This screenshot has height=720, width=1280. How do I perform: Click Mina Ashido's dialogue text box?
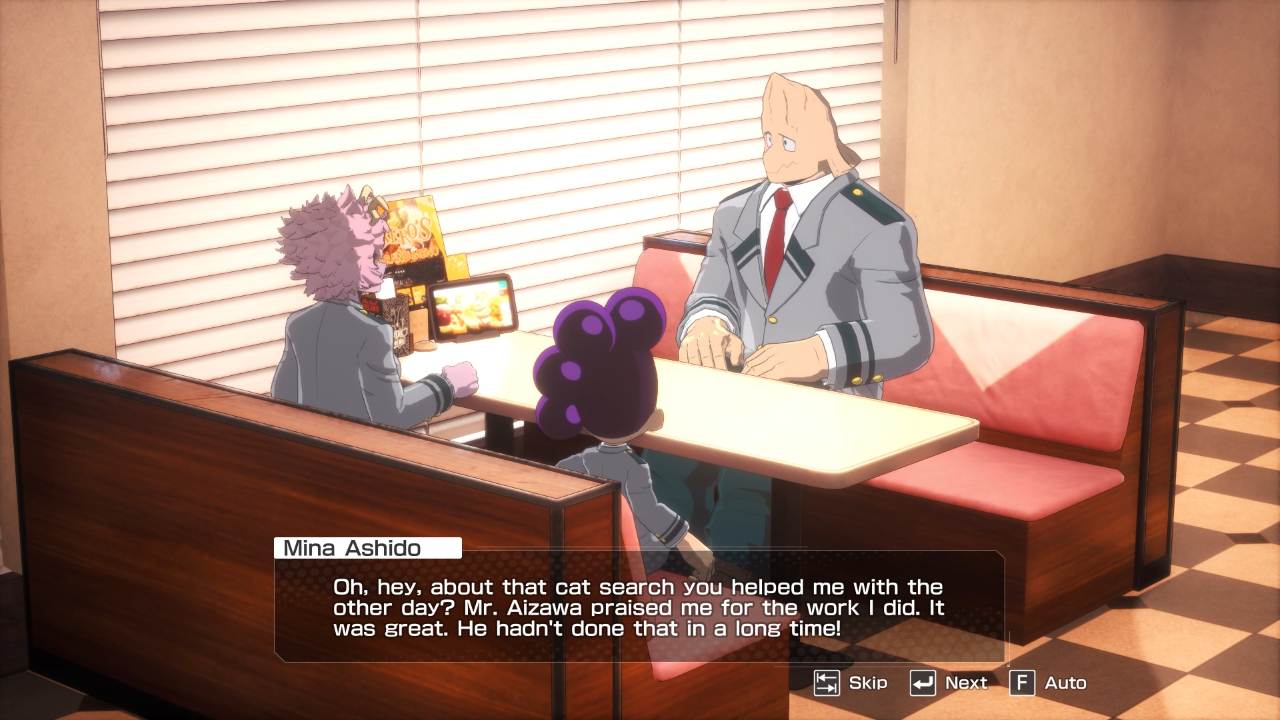(639, 606)
